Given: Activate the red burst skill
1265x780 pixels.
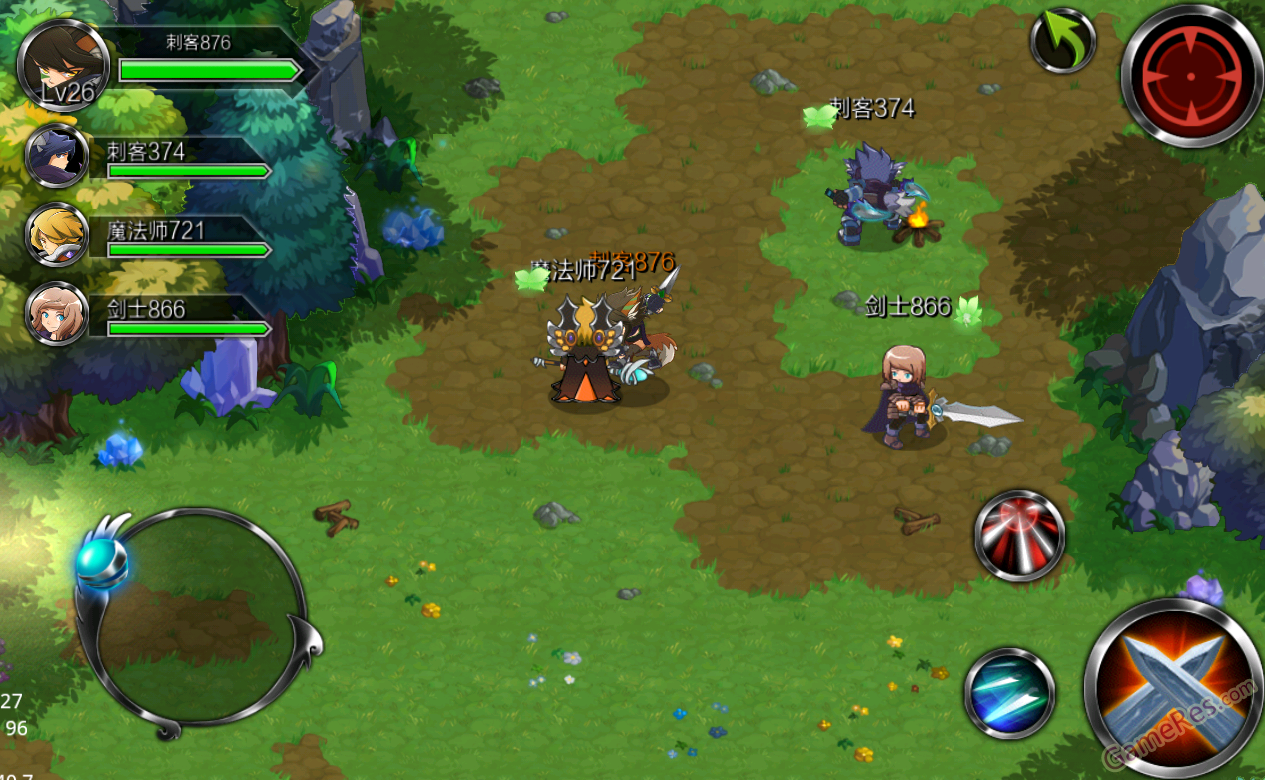Looking at the screenshot, I should pyautogui.click(x=1019, y=536).
